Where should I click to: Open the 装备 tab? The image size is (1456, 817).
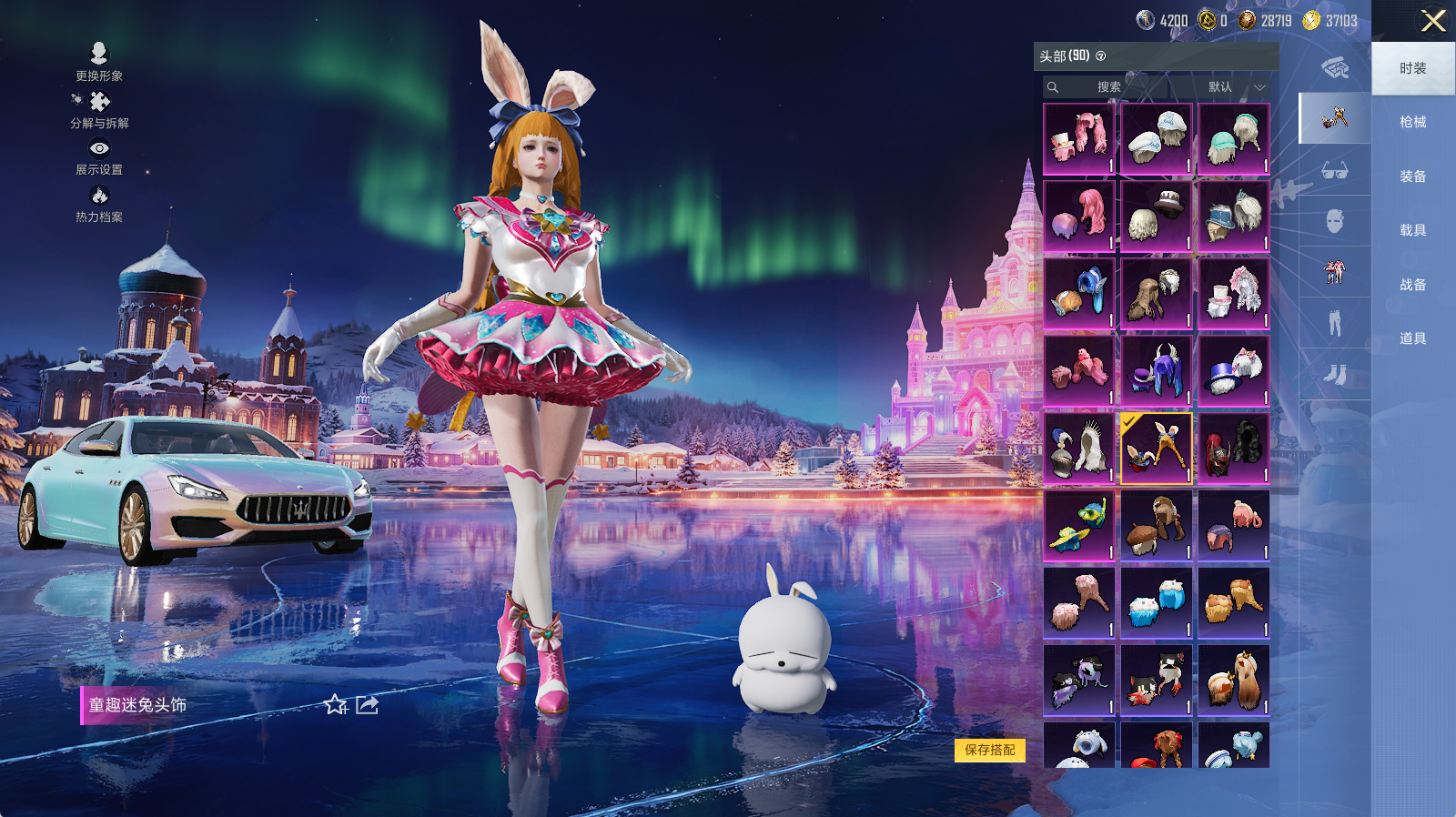1412,177
